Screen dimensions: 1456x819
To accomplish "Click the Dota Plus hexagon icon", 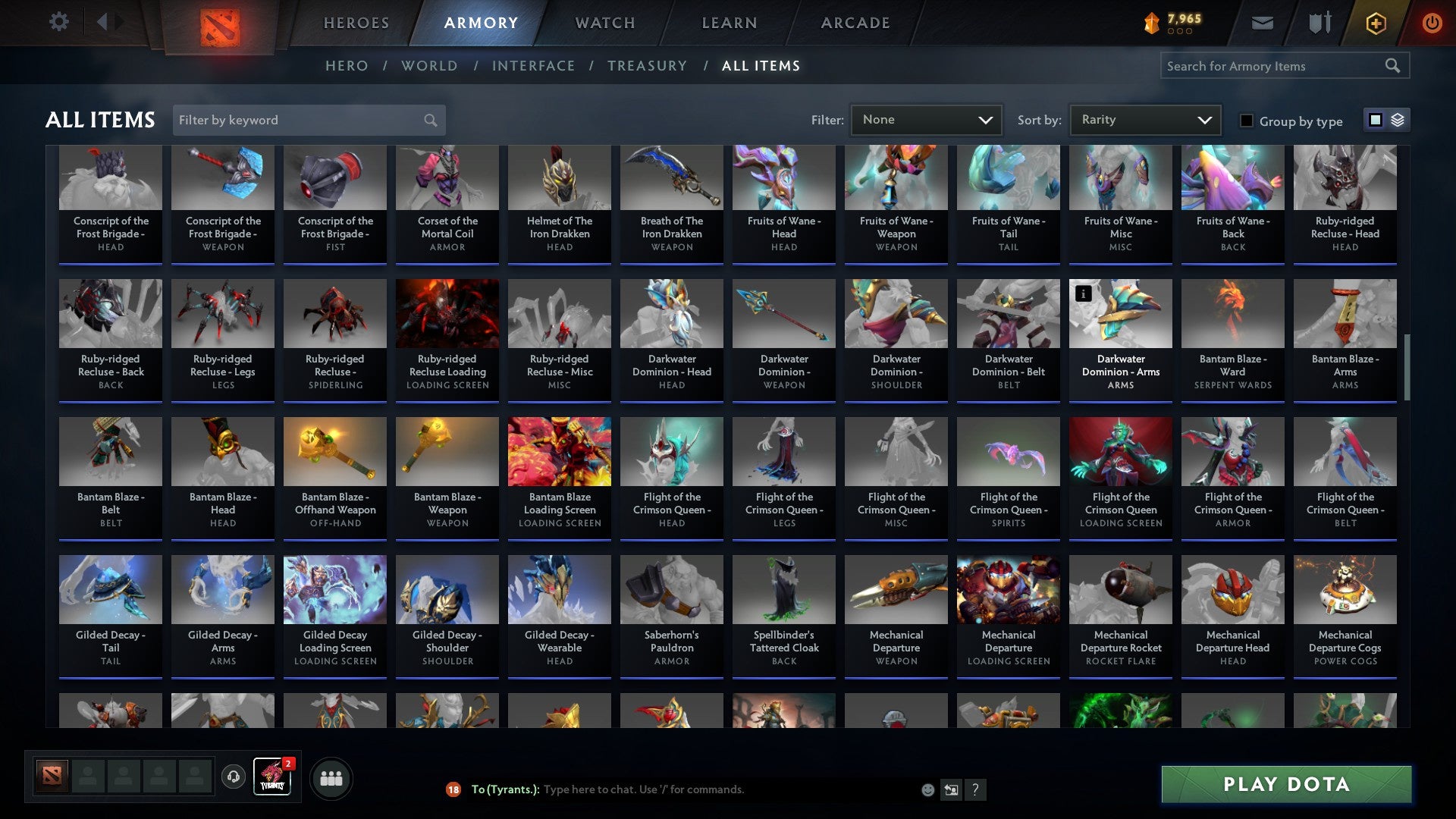I will [x=1375, y=22].
